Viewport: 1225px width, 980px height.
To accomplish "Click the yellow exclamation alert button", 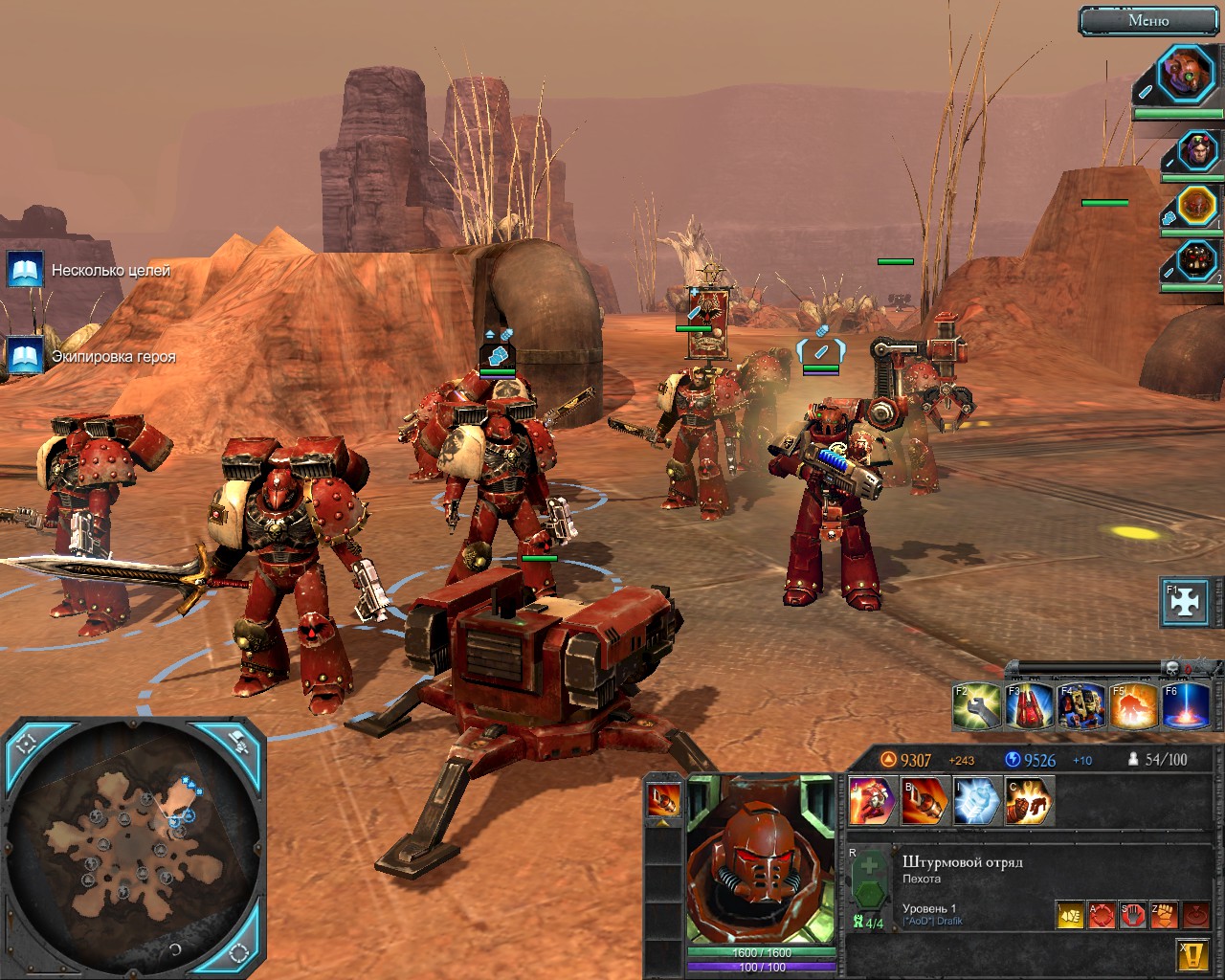I will click(1193, 953).
